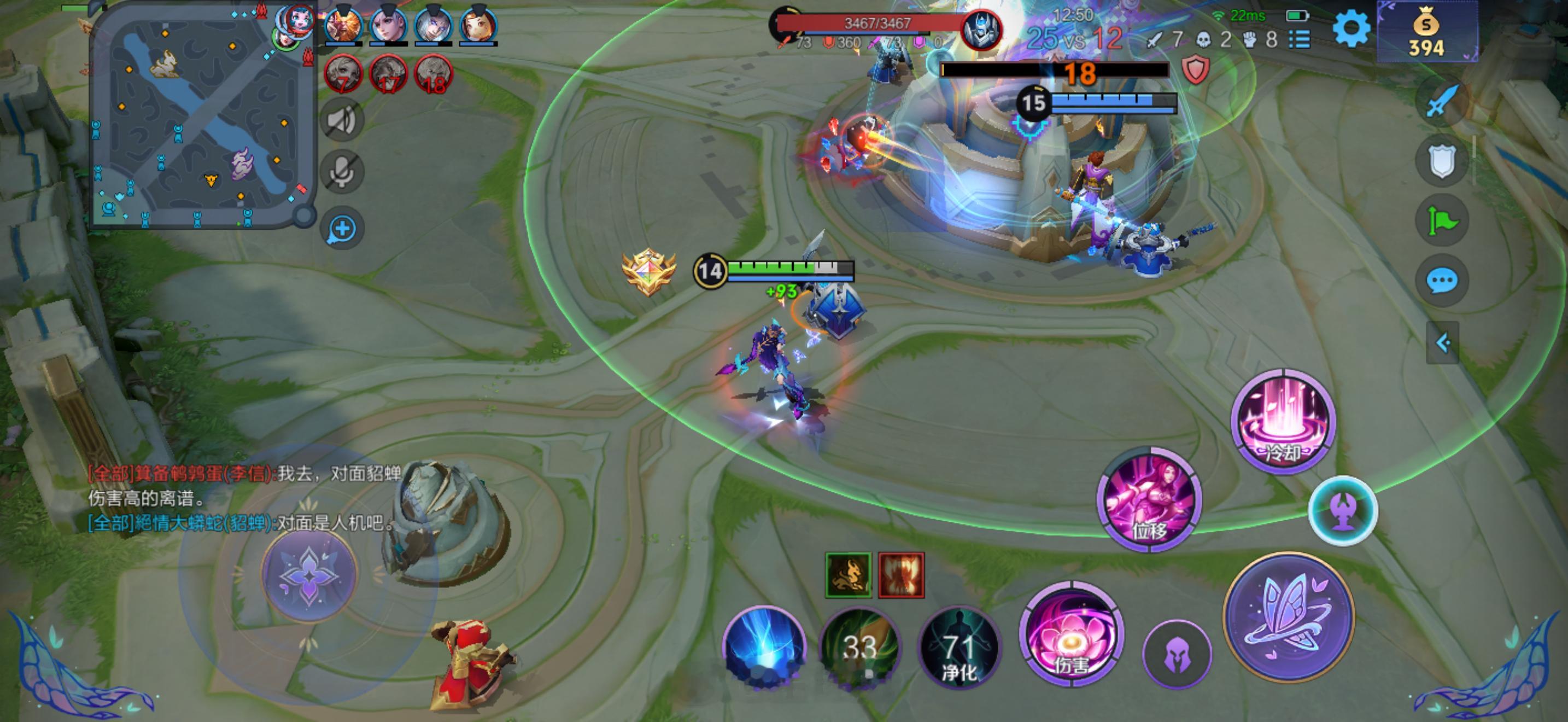
Task: Tap the minimap
Action: 201,115
